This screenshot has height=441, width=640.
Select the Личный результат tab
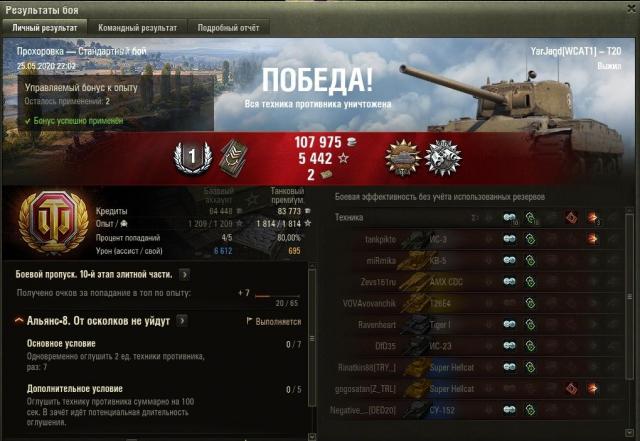tap(45, 28)
